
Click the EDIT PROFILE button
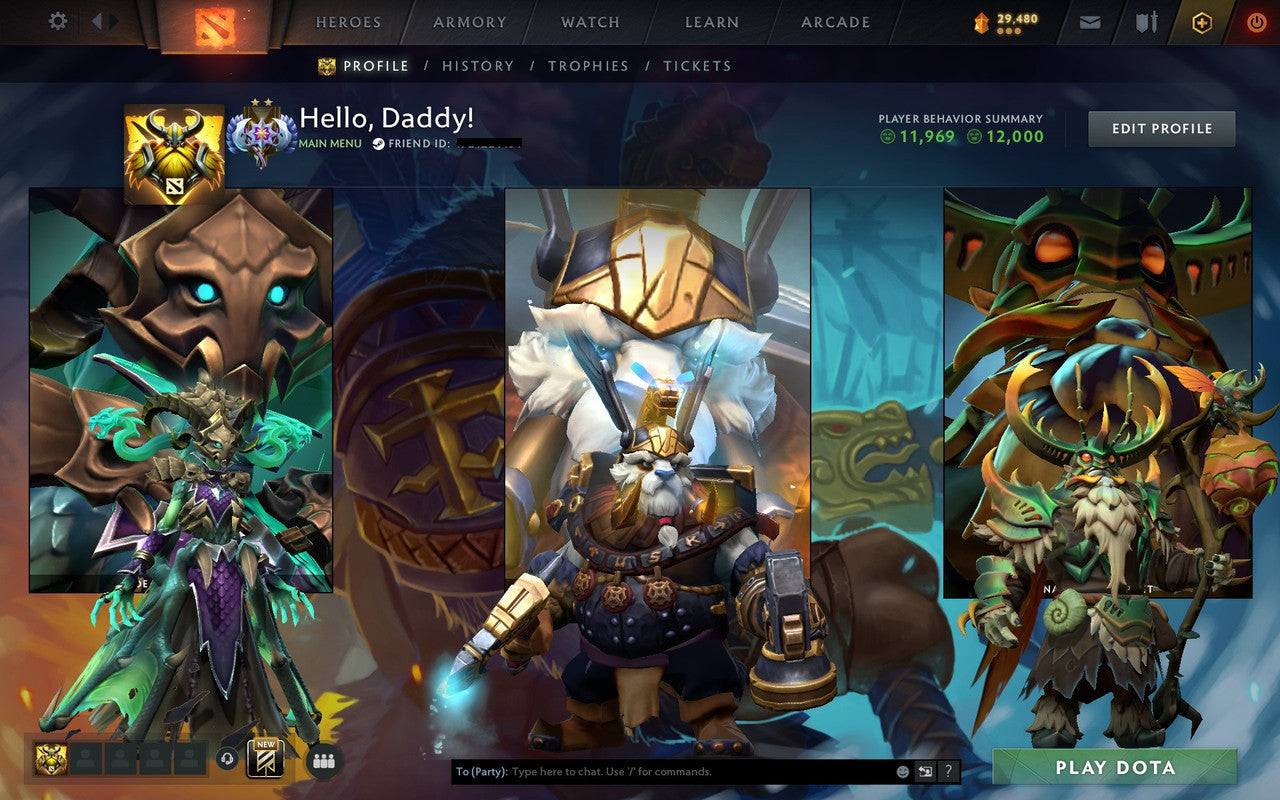pyautogui.click(x=1161, y=128)
